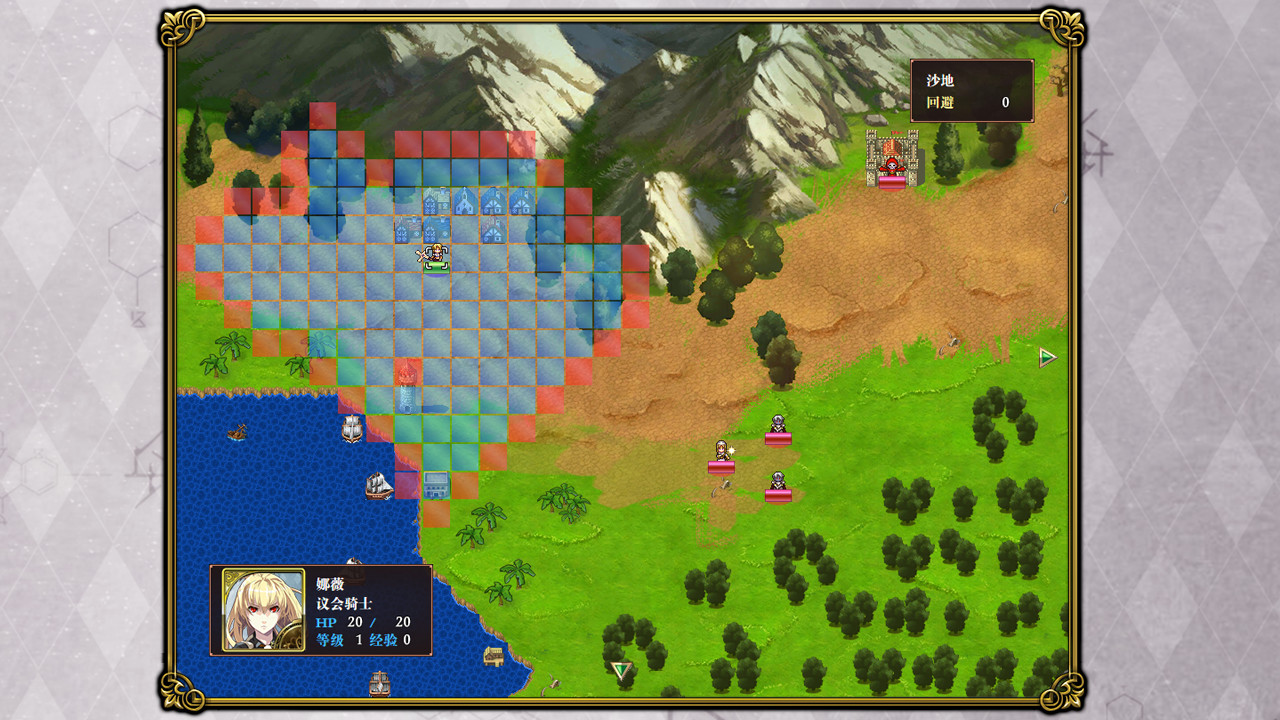The image size is (1280, 720).
Task: Select the lower enemy knight with pink HP bar
Action: click(x=778, y=483)
